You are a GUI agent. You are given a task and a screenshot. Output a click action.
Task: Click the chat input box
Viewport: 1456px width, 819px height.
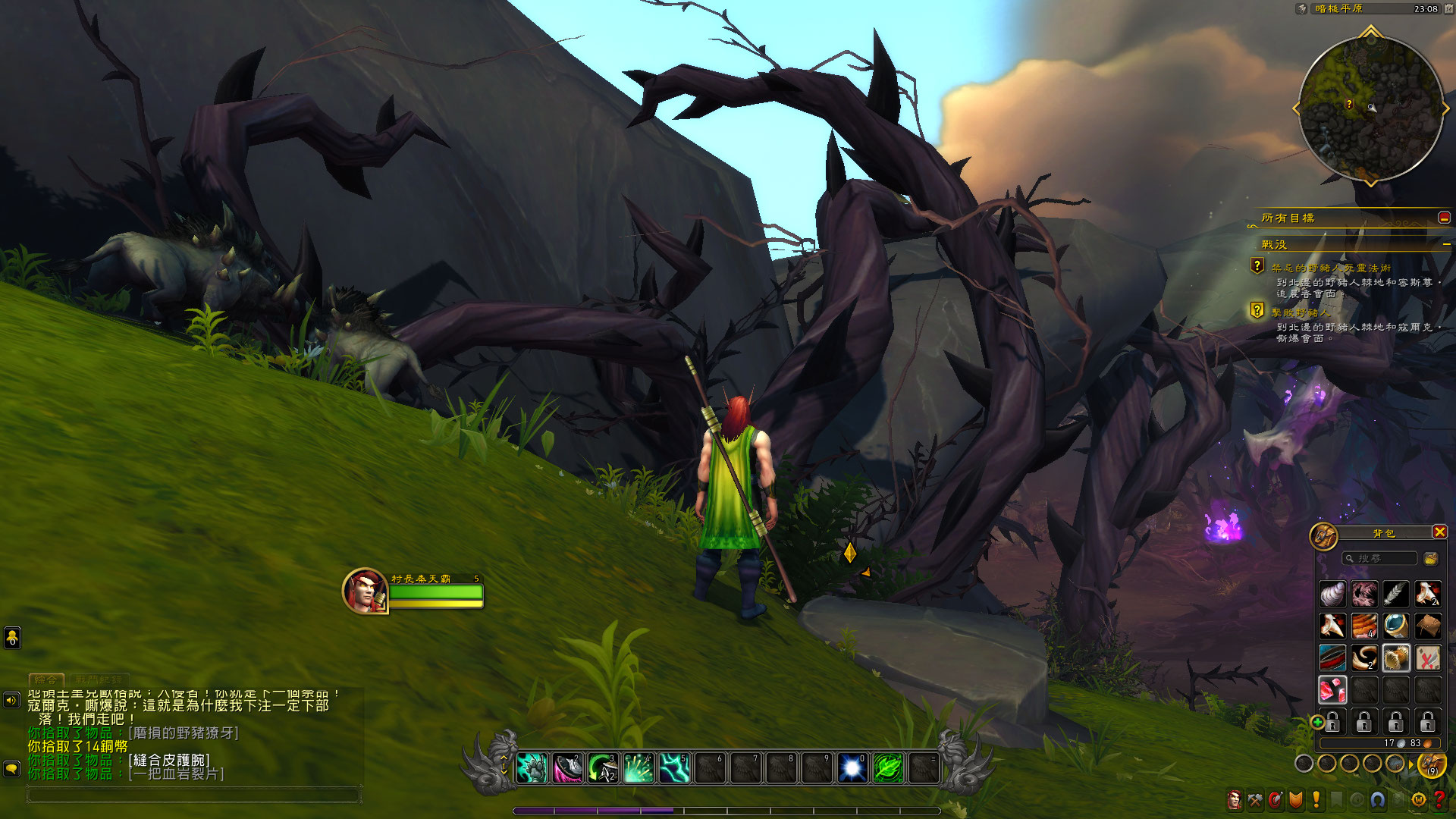point(193,795)
